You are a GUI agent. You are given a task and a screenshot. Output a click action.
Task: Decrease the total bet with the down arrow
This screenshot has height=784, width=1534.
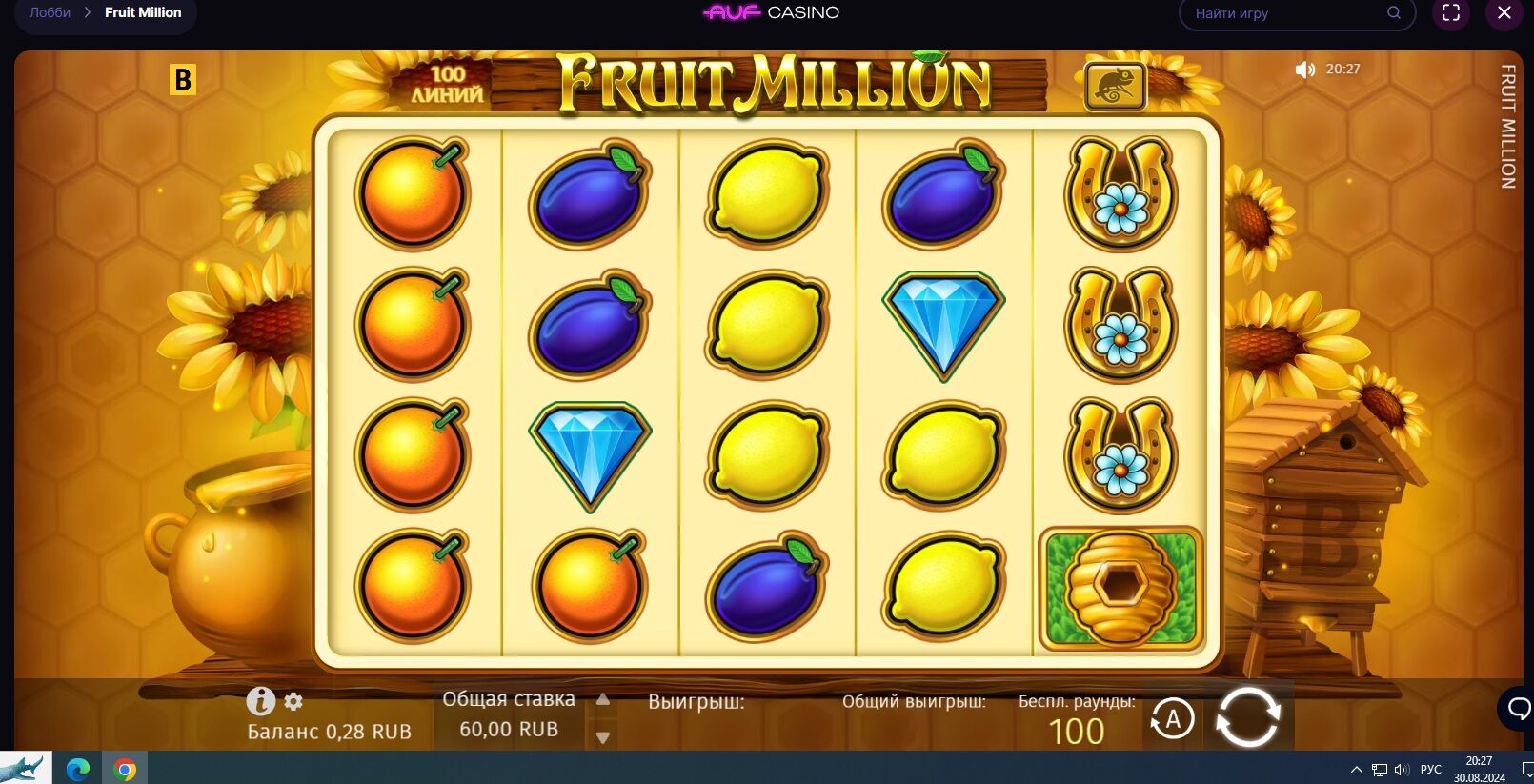(602, 736)
